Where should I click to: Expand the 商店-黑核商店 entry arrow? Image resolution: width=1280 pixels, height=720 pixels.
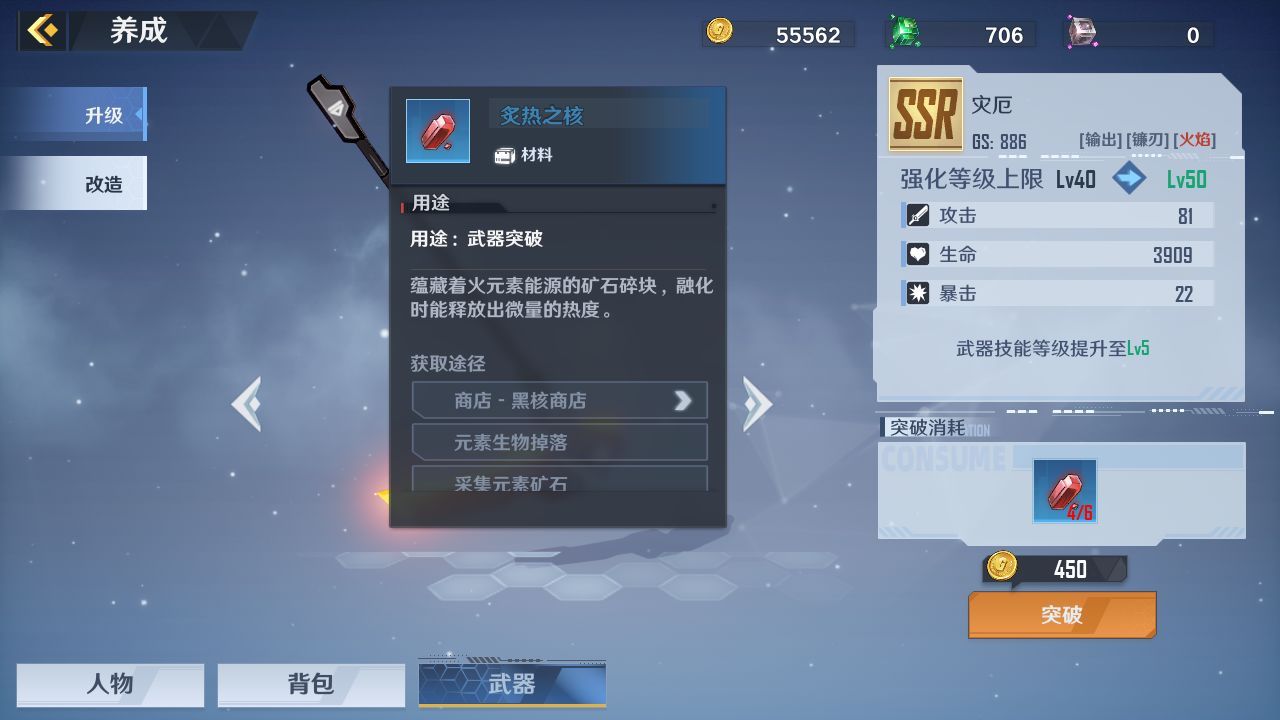coord(683,400)
